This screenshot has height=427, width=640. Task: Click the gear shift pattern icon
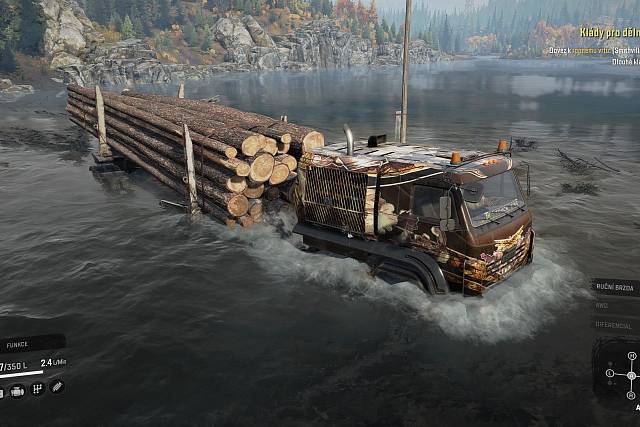(37, 389)
